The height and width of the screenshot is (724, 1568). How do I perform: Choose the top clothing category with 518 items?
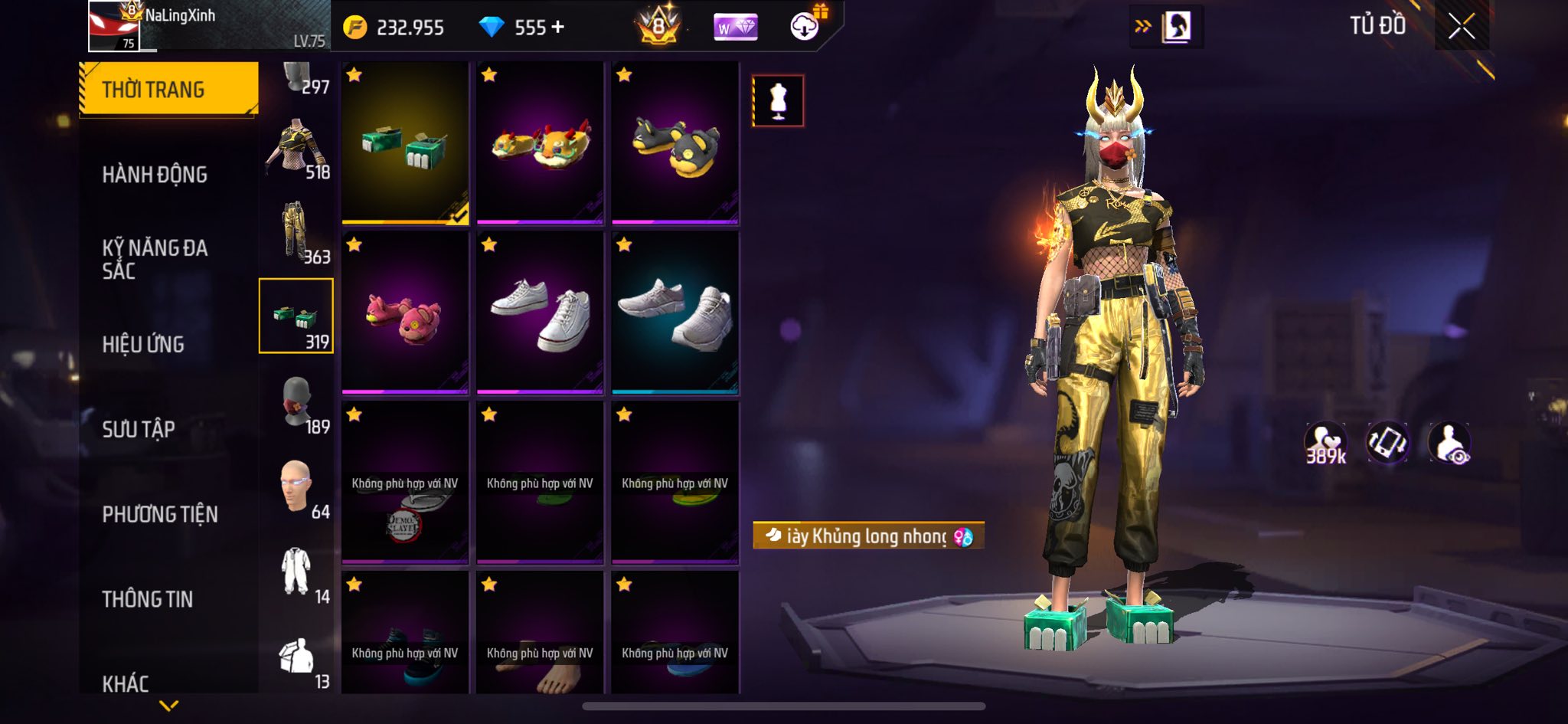[297, 151]
